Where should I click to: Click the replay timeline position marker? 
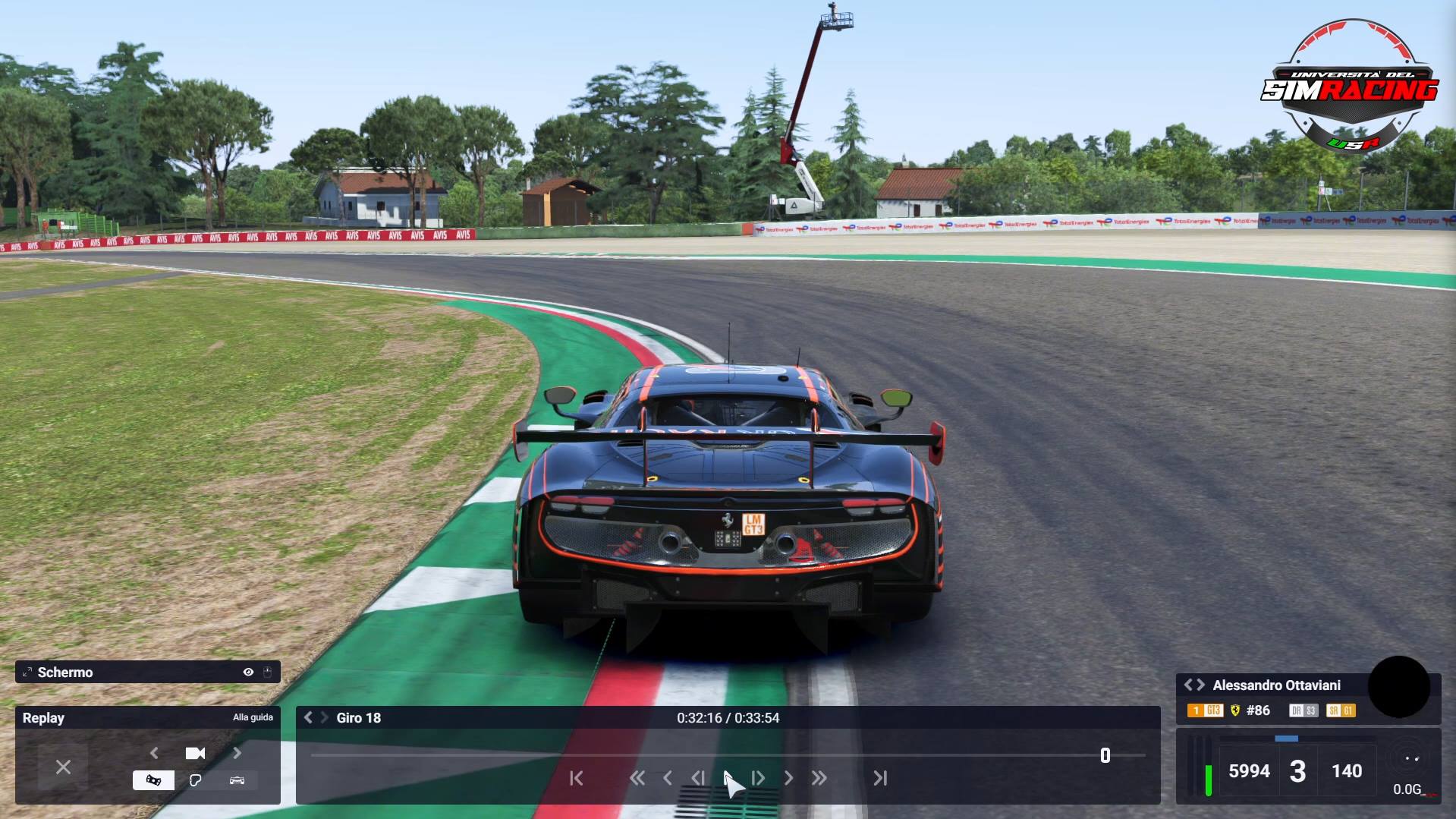click(x=1105, y=755)
